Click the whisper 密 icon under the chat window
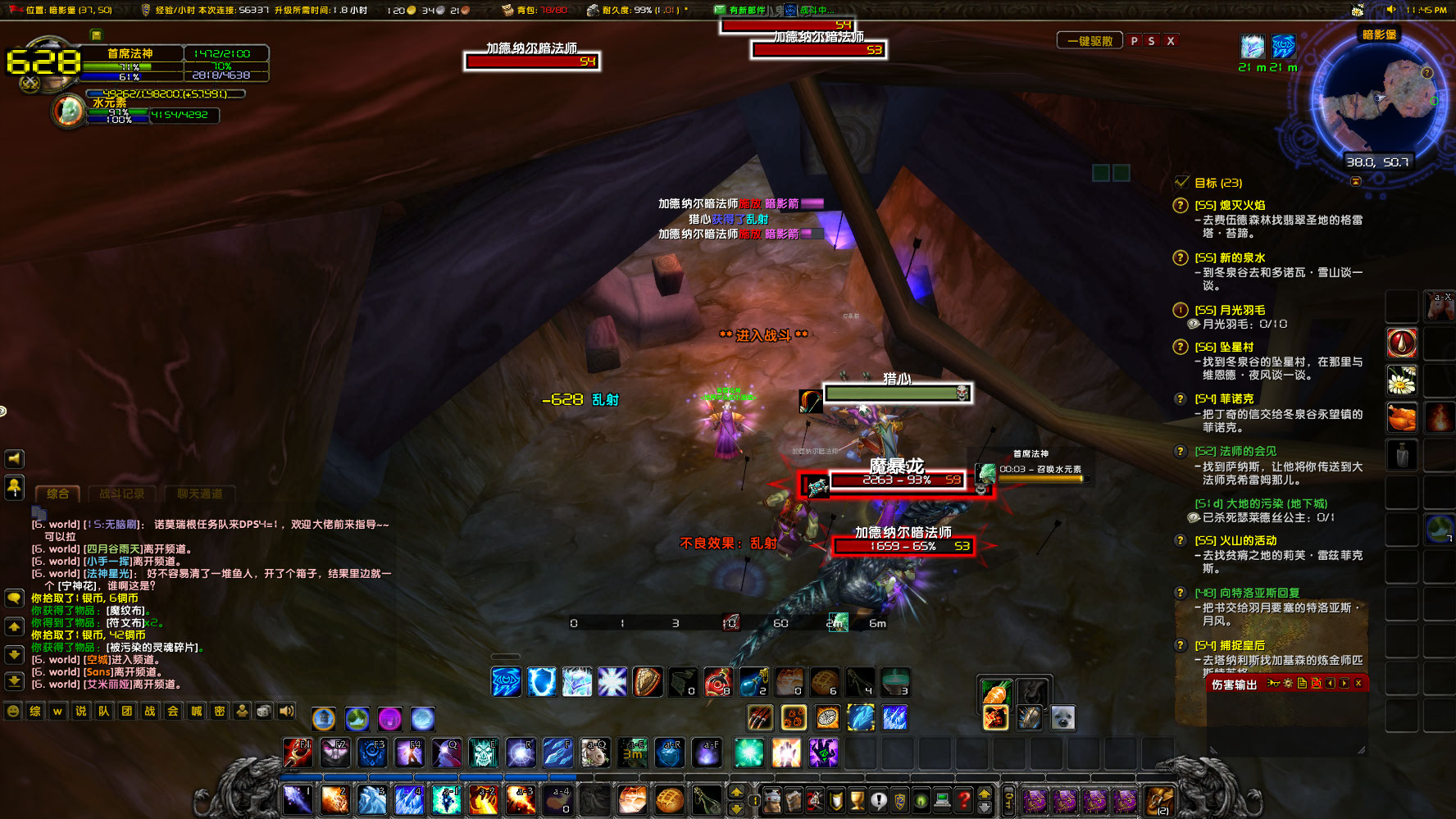This screenshot has height=819, width=1456. point(219,712)
